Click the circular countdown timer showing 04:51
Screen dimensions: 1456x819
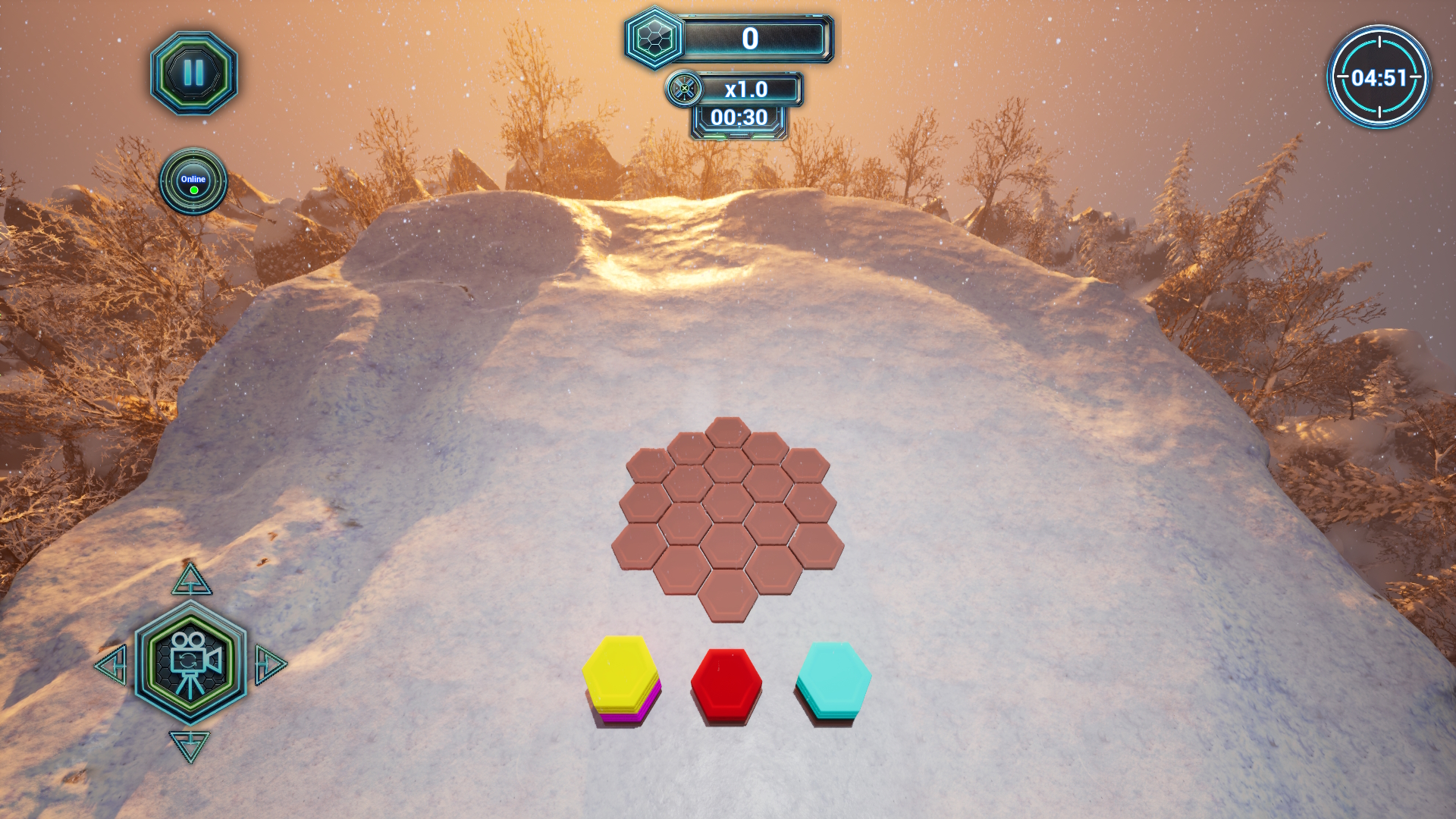(x=1379, y=76)
